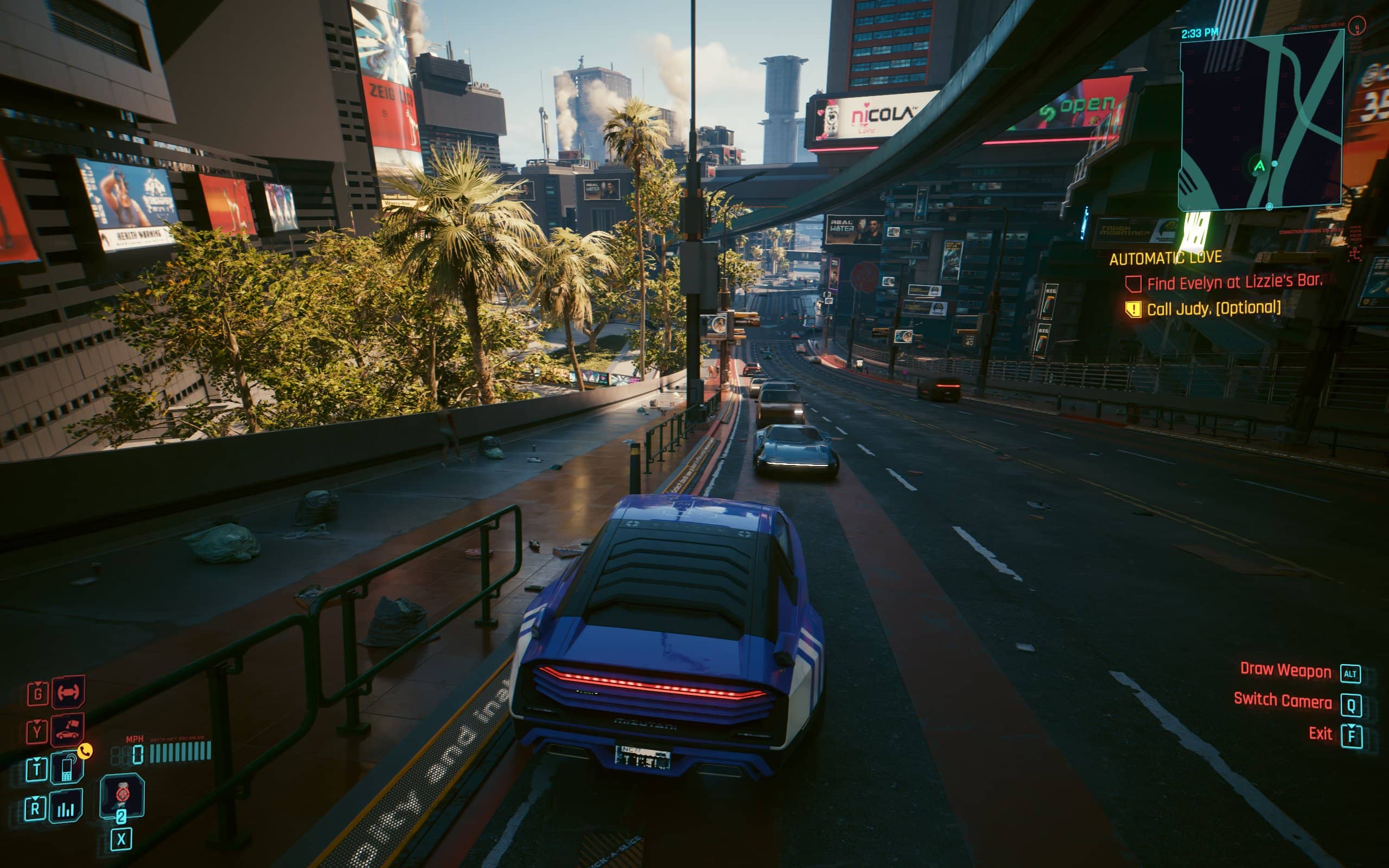The width and height of the screenshot is (1389, 868).
Task: Click the call vehicle car icon
Action: pyautogui.click(x=68, y=731)
